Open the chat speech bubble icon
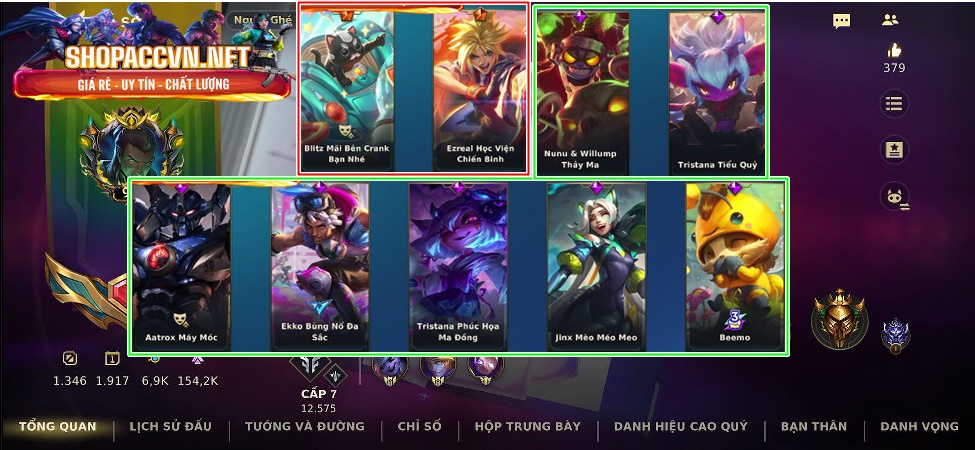975x450 pixels. pyautogui.click(x=842, y=20)
